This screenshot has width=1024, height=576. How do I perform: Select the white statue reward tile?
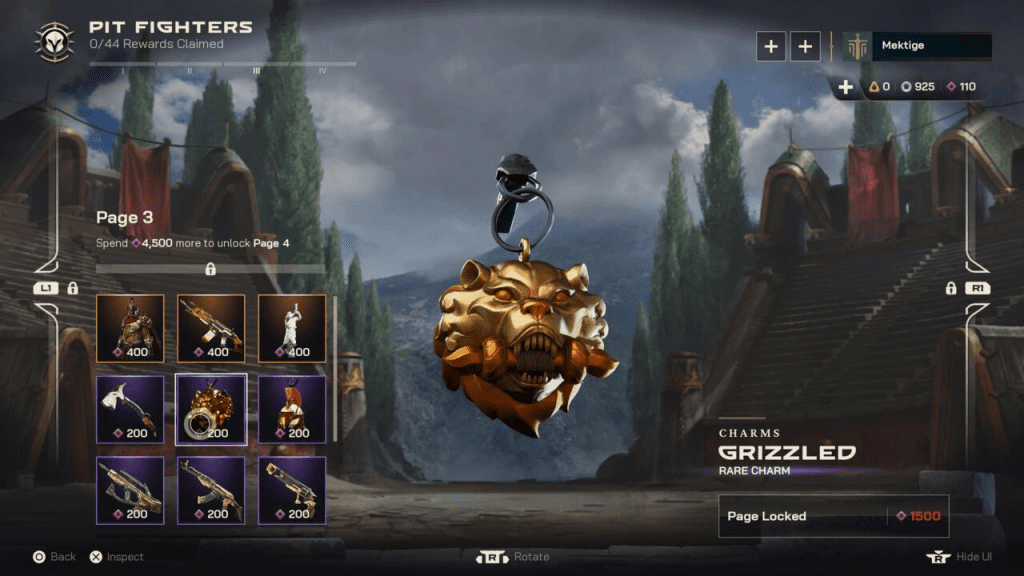pos(292,327)
